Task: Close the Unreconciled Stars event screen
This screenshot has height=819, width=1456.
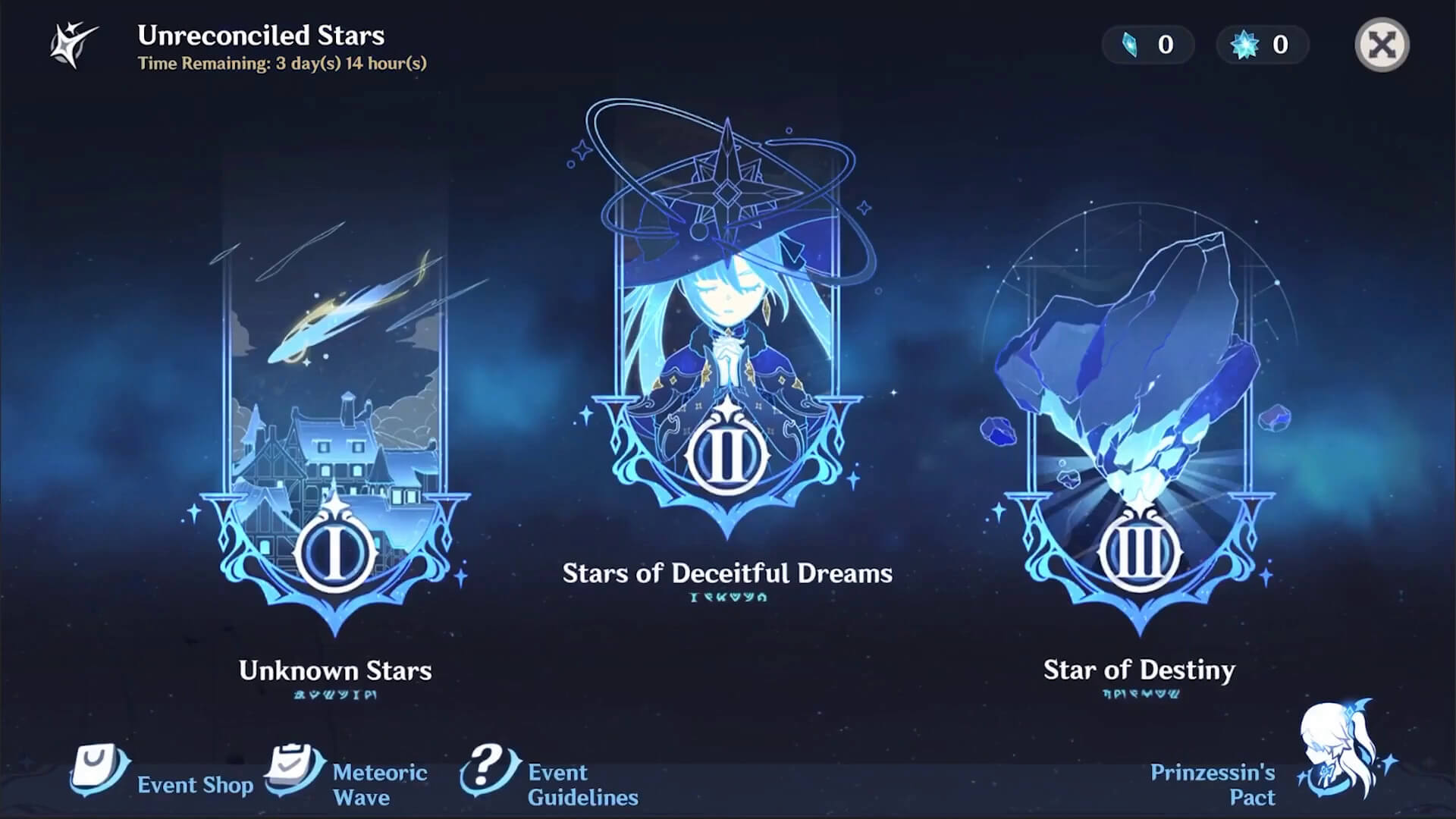Action: [x=1382, y=45]
